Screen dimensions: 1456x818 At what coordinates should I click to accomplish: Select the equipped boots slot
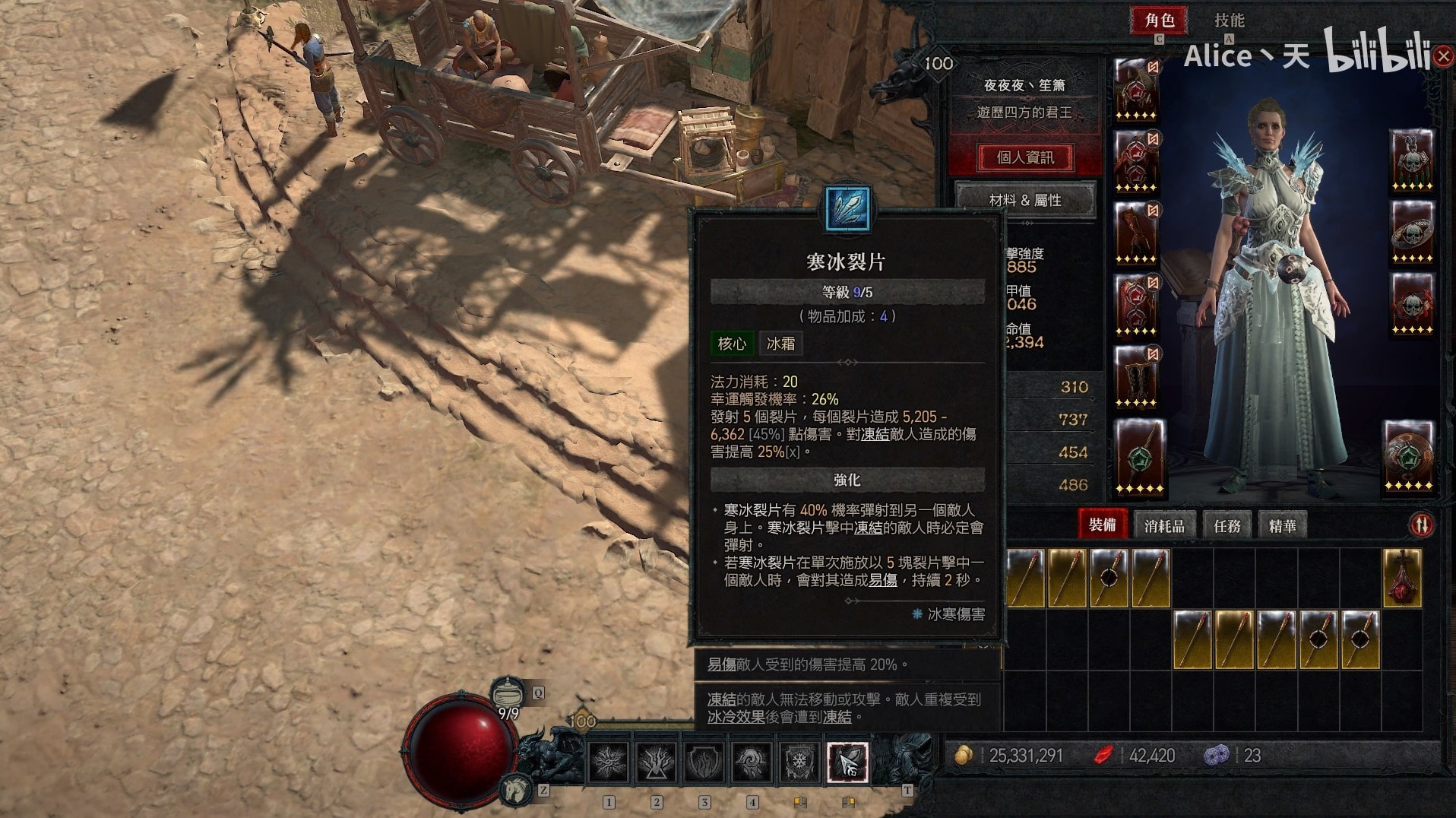1137,378
